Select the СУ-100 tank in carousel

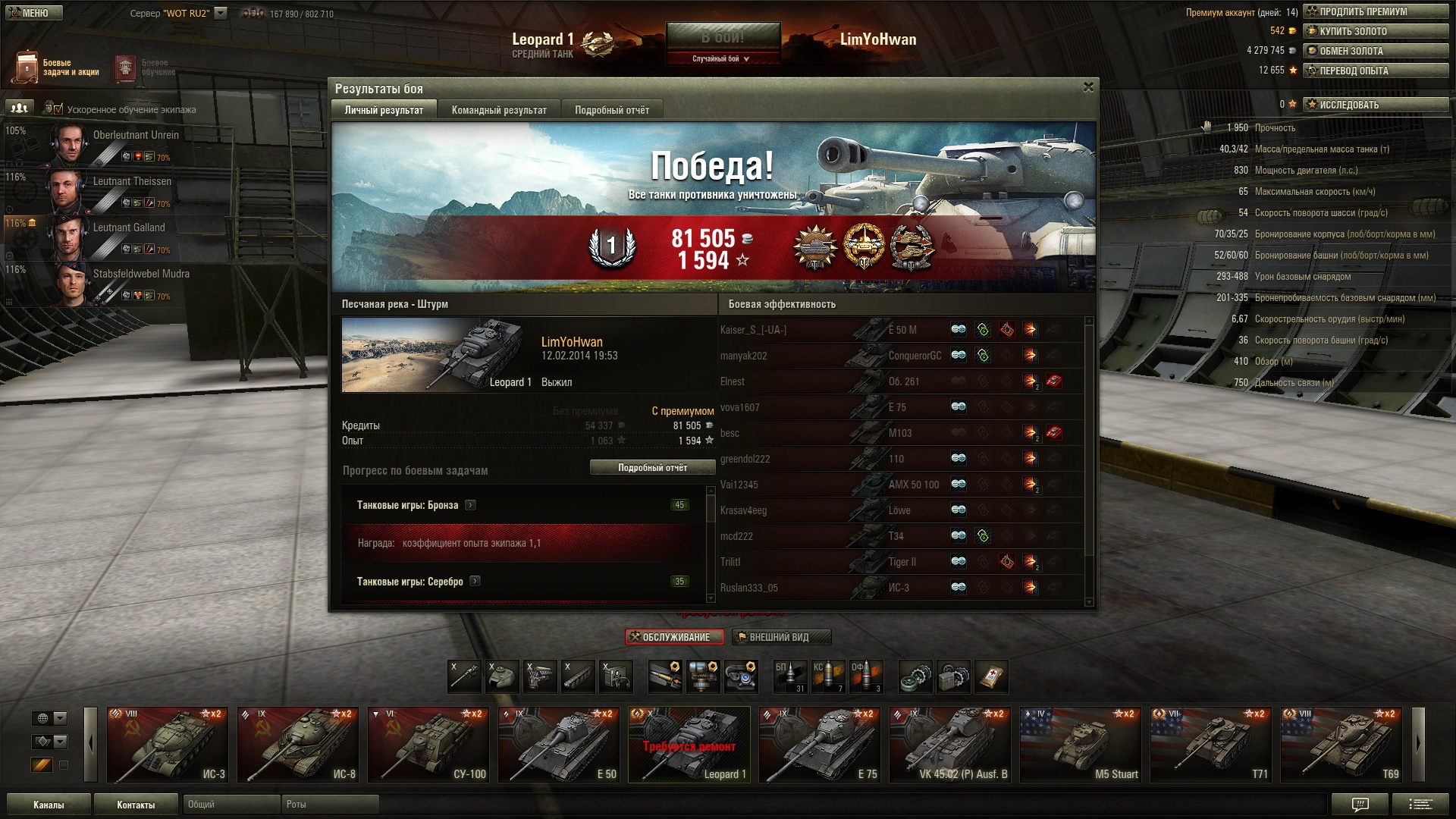click(x=428, y=745)
